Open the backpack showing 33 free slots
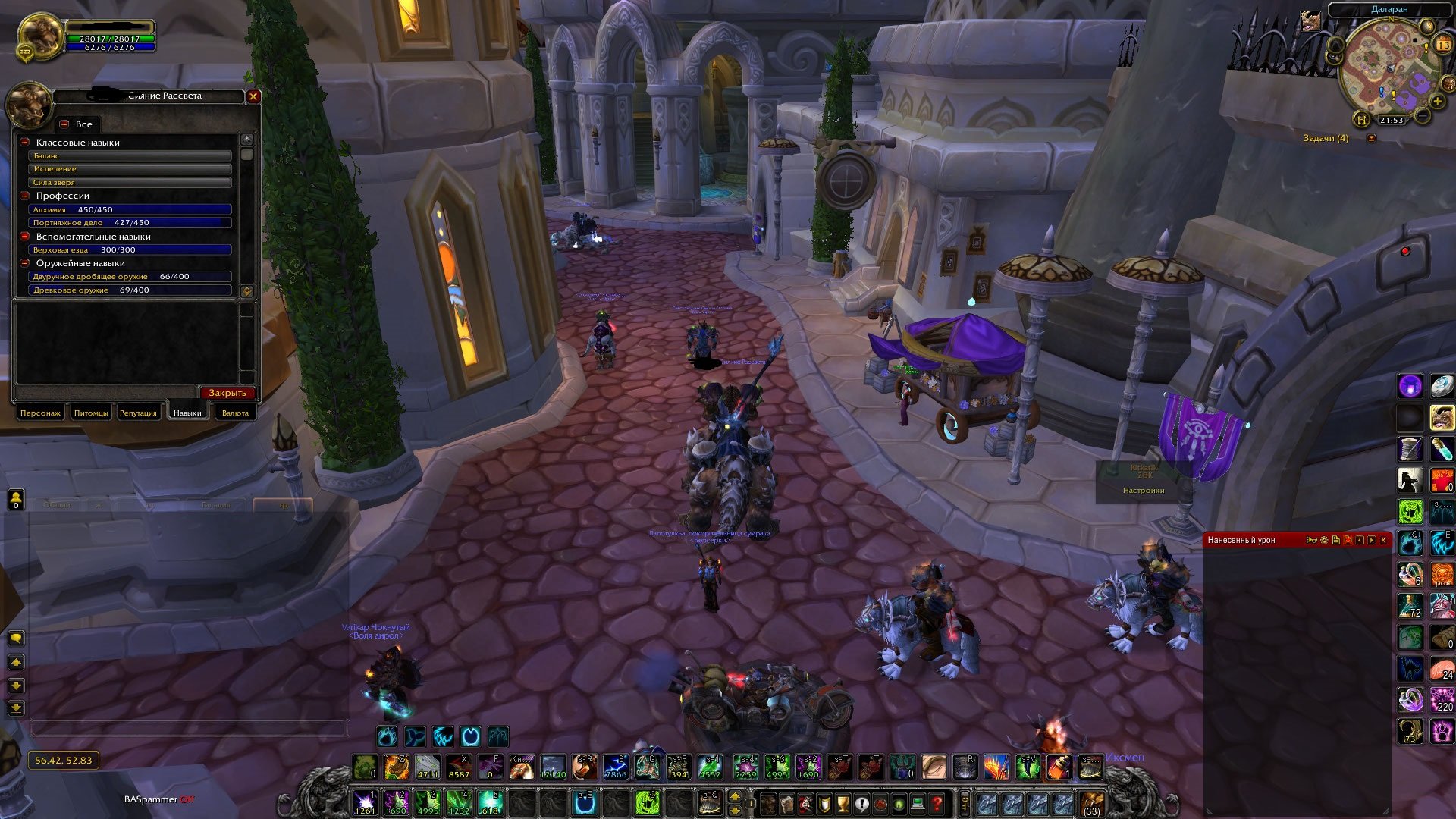Image resolution: width=1456 pixels, height=819 pixels. tap(1092, 804)
